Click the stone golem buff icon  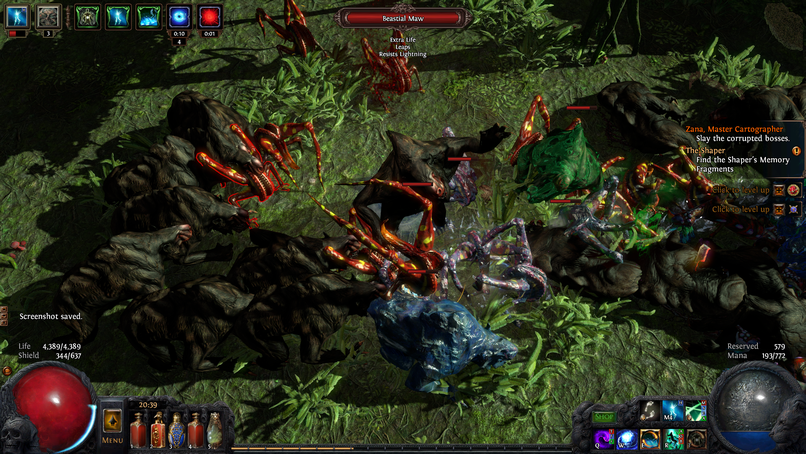(48, 17)
